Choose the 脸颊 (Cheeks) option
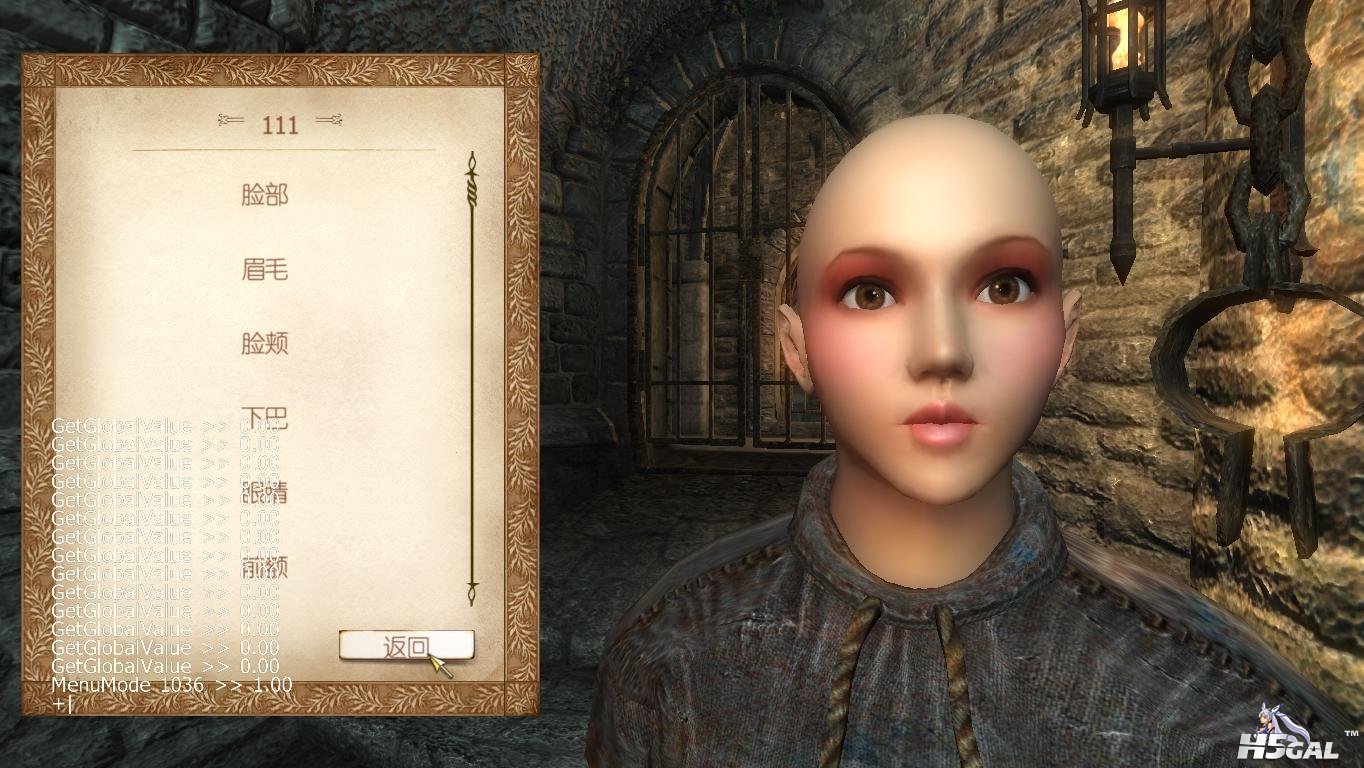 [x=264, y=344]
